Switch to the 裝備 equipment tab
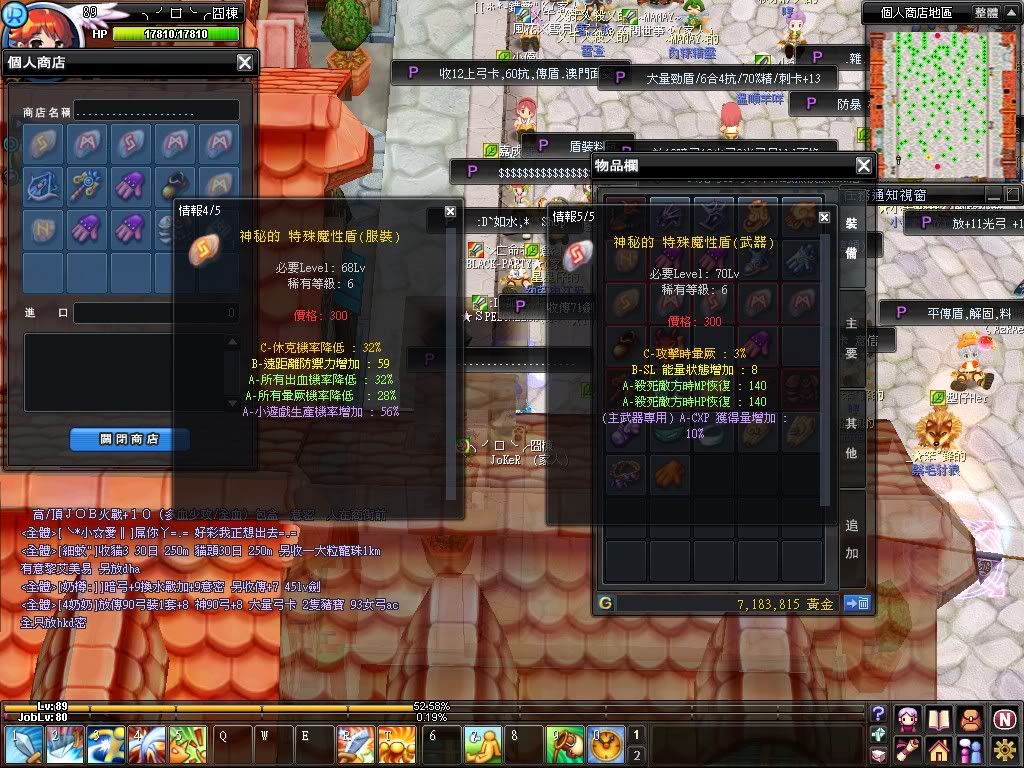 852,240
